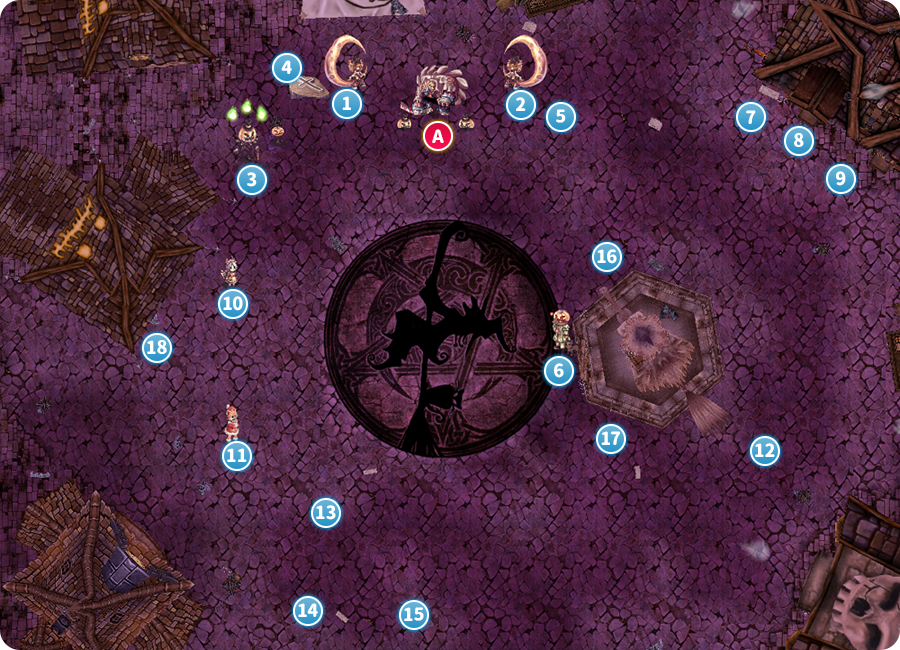Screen dimensions: 900x650
Task: Click map marker number 7
Action: pos(750,117)
